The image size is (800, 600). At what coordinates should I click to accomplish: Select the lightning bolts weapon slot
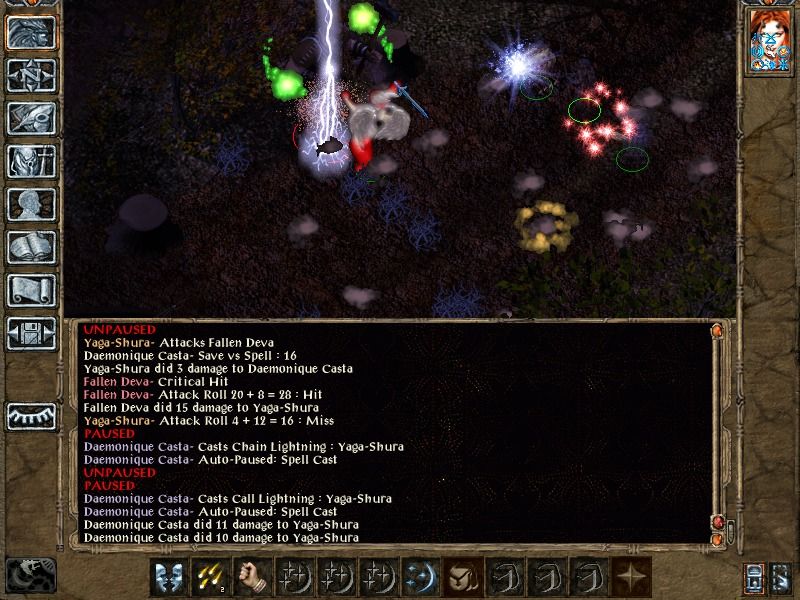(211, 577)
